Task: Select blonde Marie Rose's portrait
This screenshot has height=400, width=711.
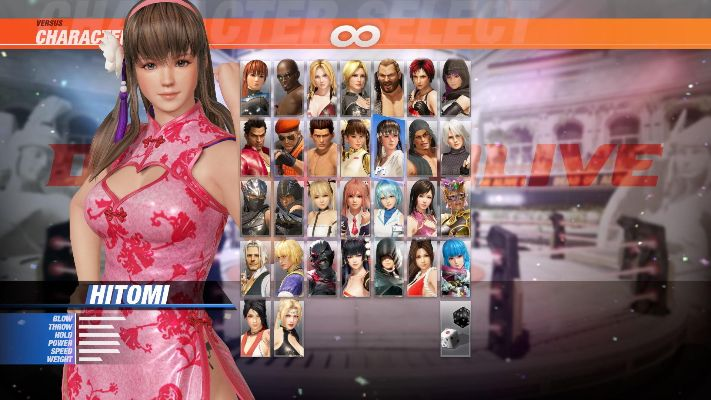Action: (322, 207)
